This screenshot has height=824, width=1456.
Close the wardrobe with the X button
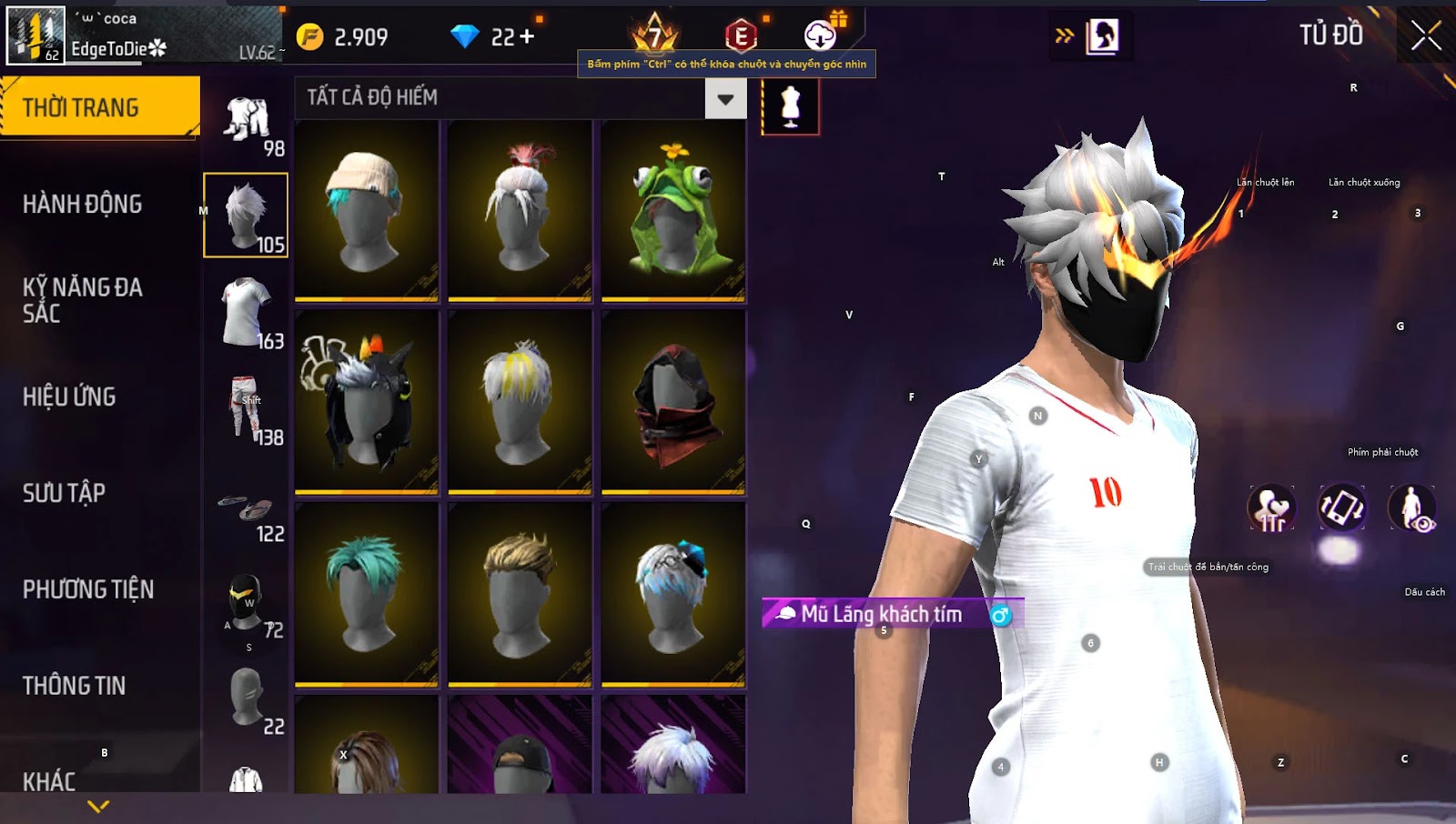[1425, 36]
